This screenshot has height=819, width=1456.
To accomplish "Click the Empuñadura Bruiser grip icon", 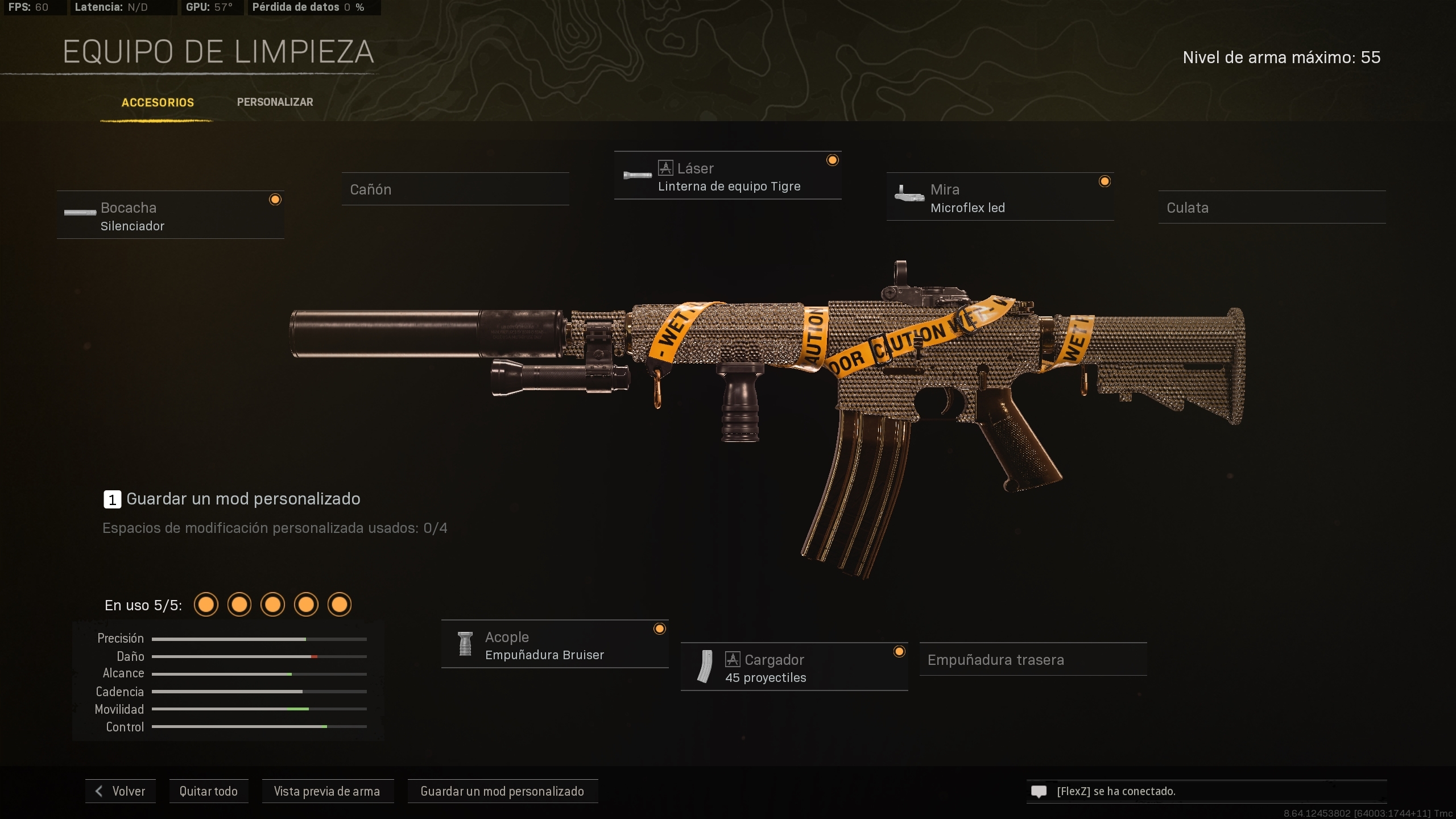I will pyautogui.click(x=466, y=644).
